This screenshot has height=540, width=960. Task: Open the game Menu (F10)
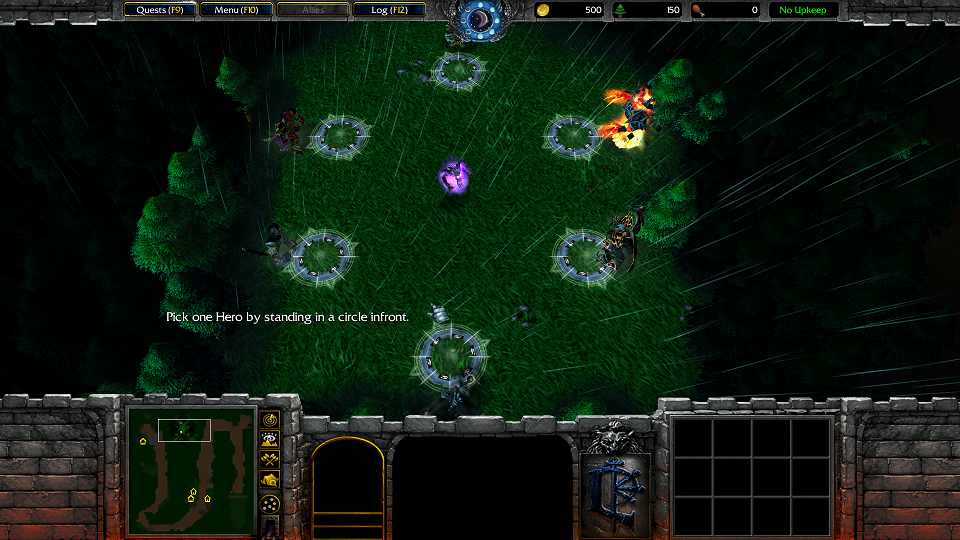pos(236,10)
